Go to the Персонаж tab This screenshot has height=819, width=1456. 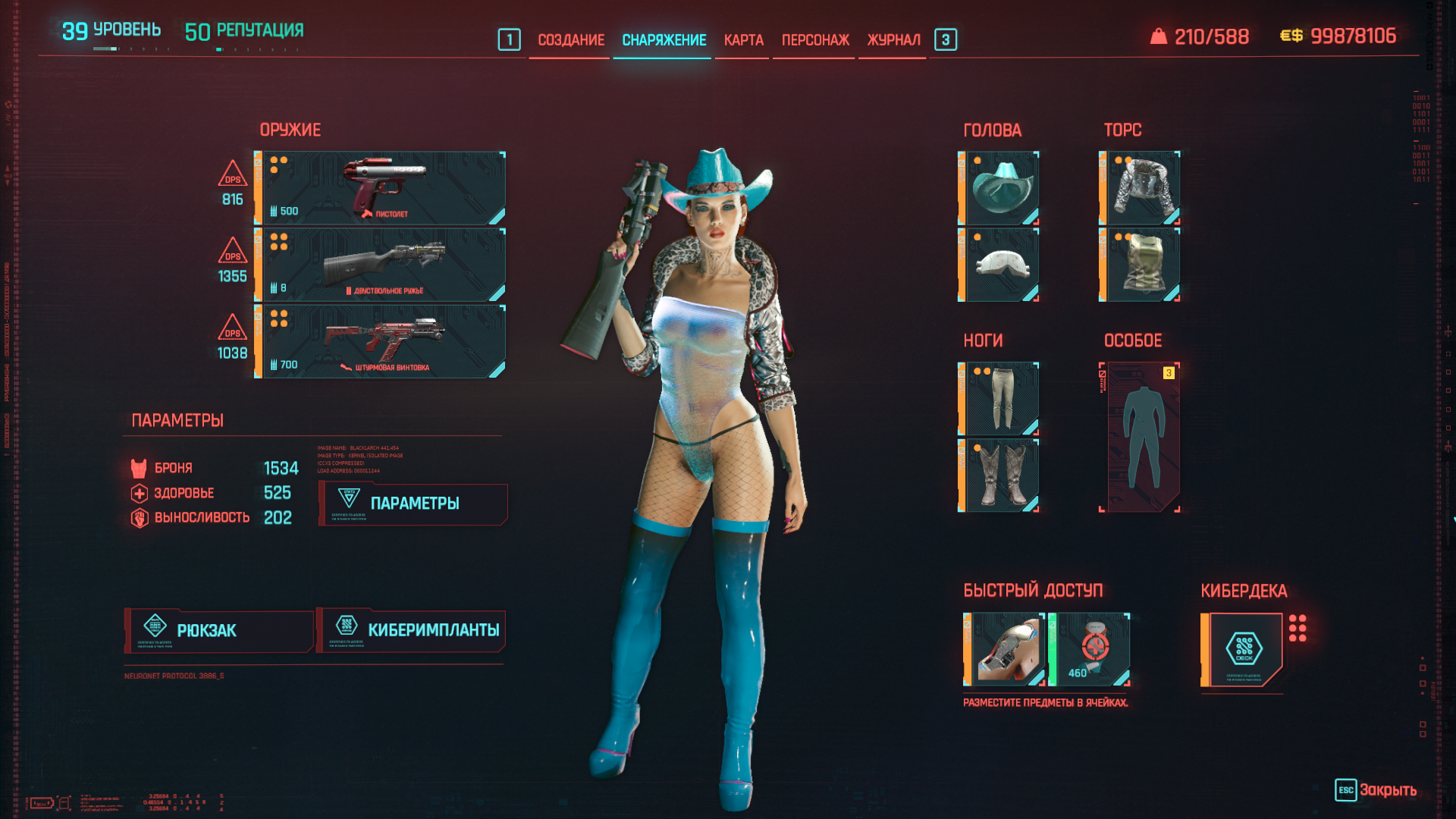point(815,40)
